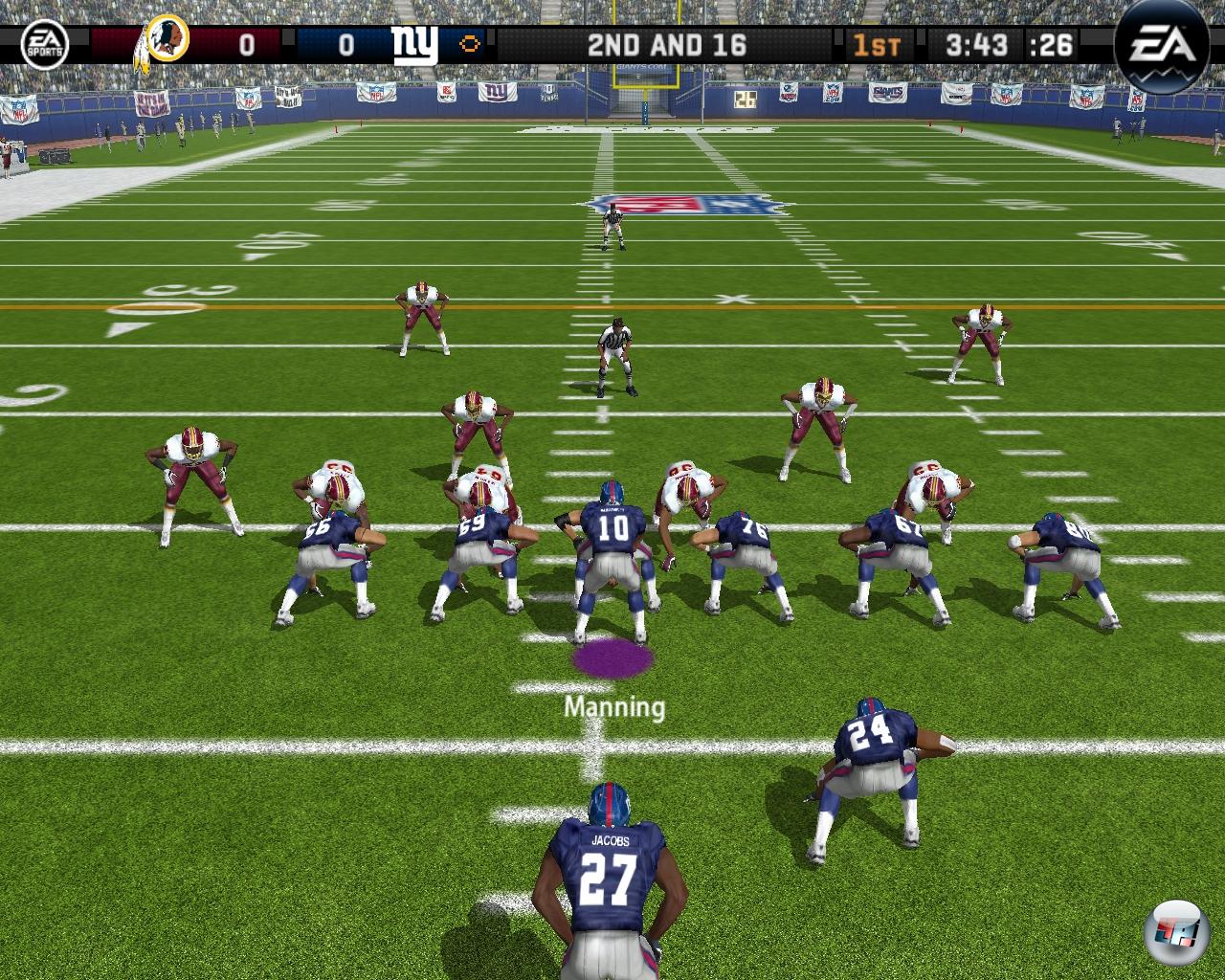Select the Giants NY team logo

tap(414, 44)
